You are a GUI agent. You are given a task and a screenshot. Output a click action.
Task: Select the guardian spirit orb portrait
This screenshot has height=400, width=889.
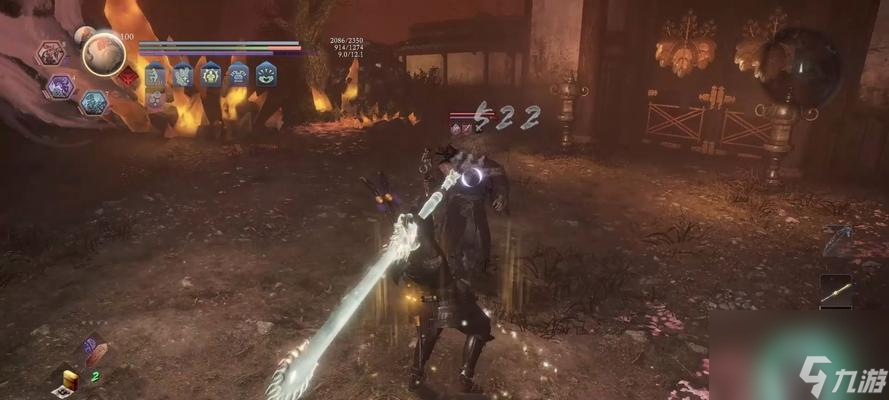pyautogui.click(x=103, y=53)
